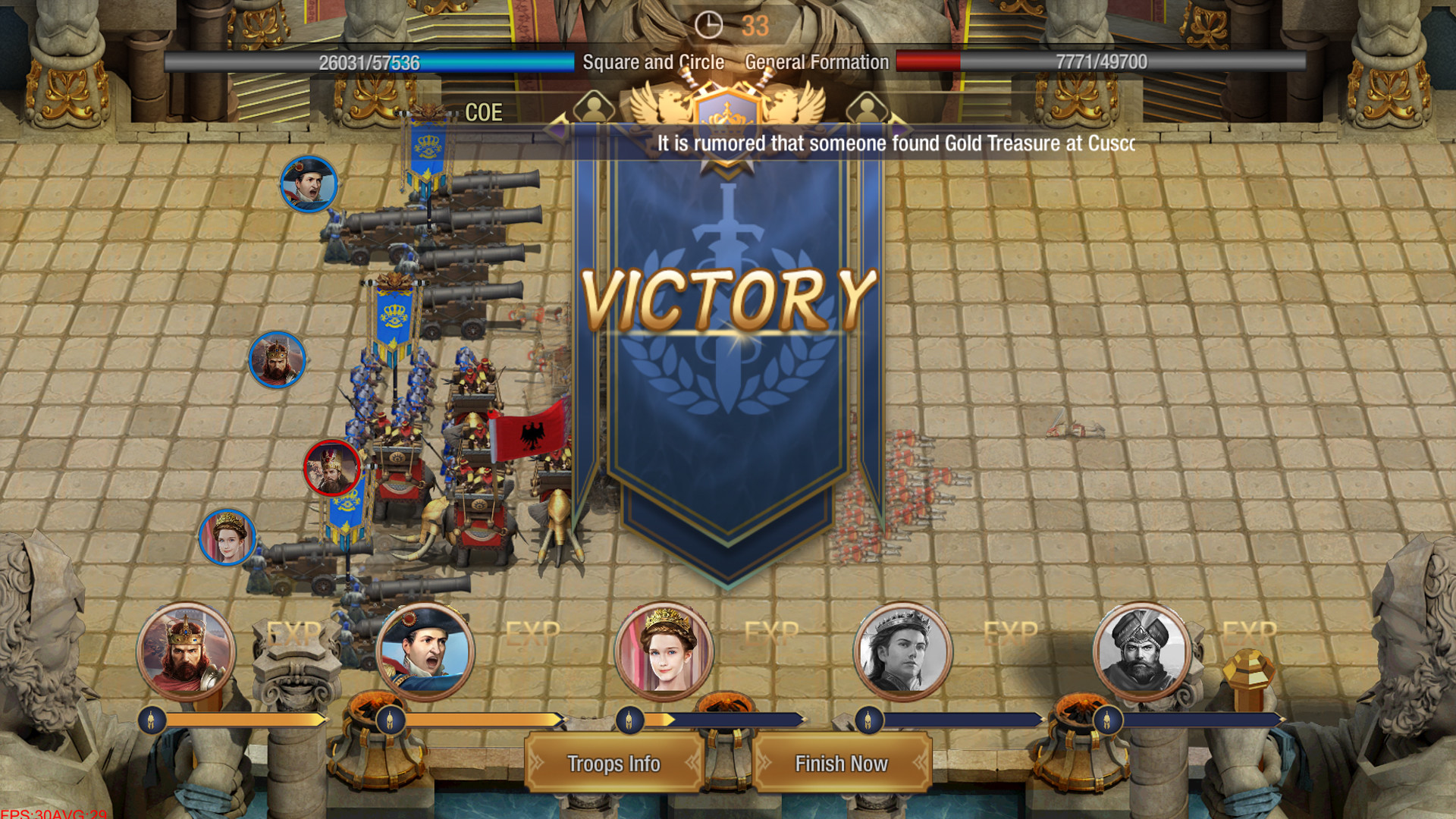Click the Gold Treasure rumor ticker message

tap(895, 141)
